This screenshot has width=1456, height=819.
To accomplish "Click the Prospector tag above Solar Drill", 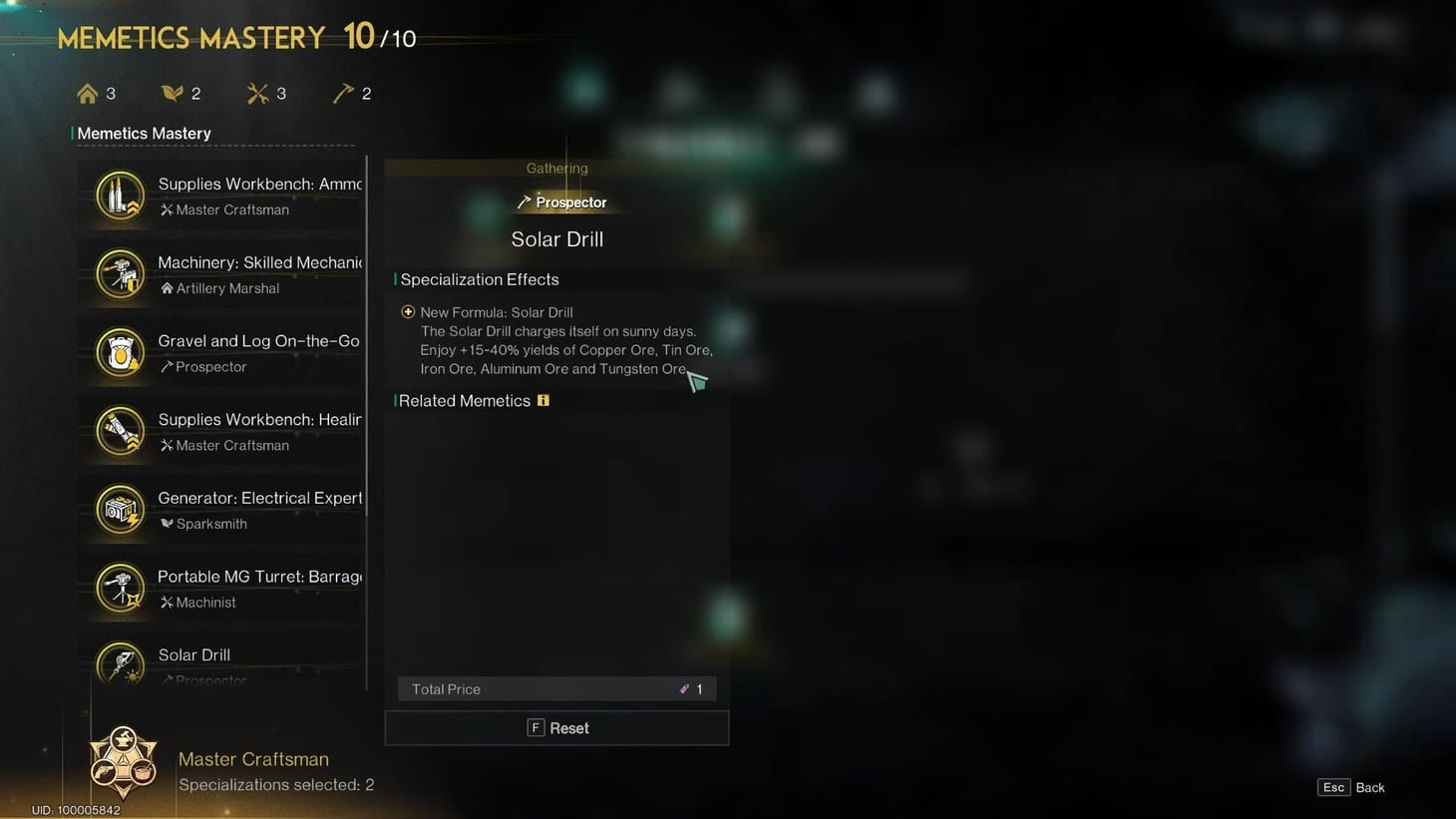I will point(563,202).
